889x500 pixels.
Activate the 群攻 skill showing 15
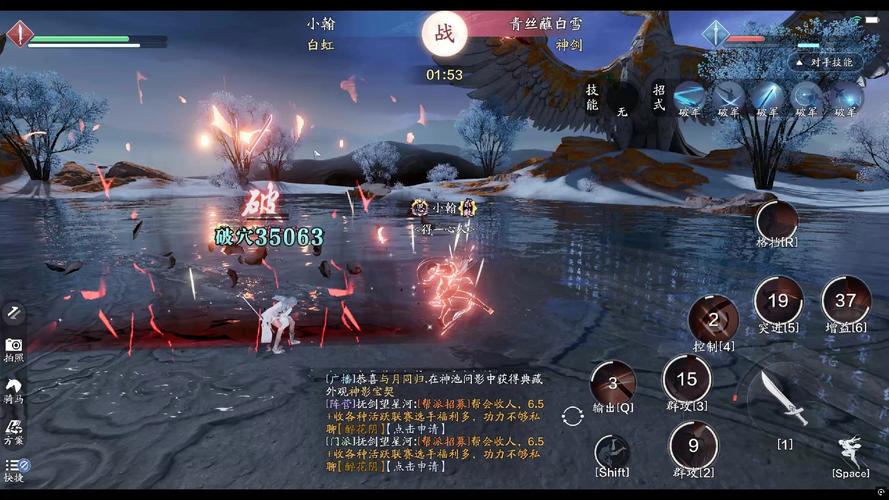tap(687, 379)
